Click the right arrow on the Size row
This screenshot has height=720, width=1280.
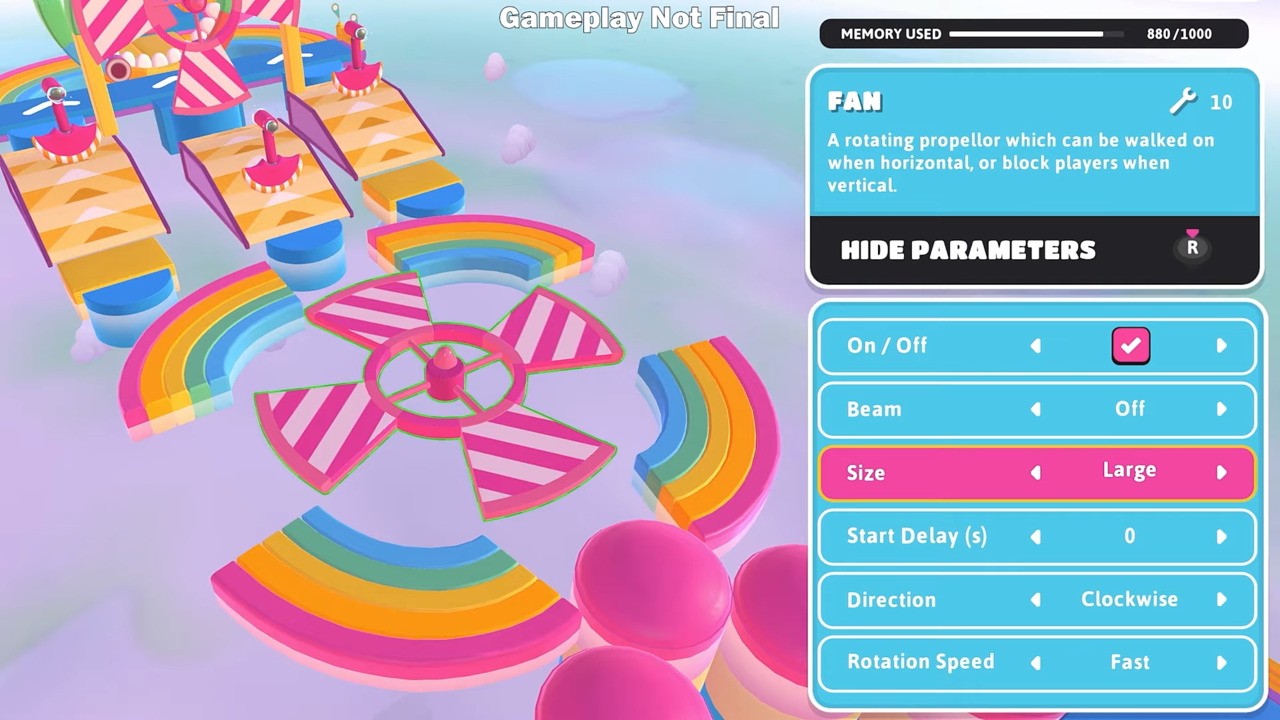click(1222, 472)
